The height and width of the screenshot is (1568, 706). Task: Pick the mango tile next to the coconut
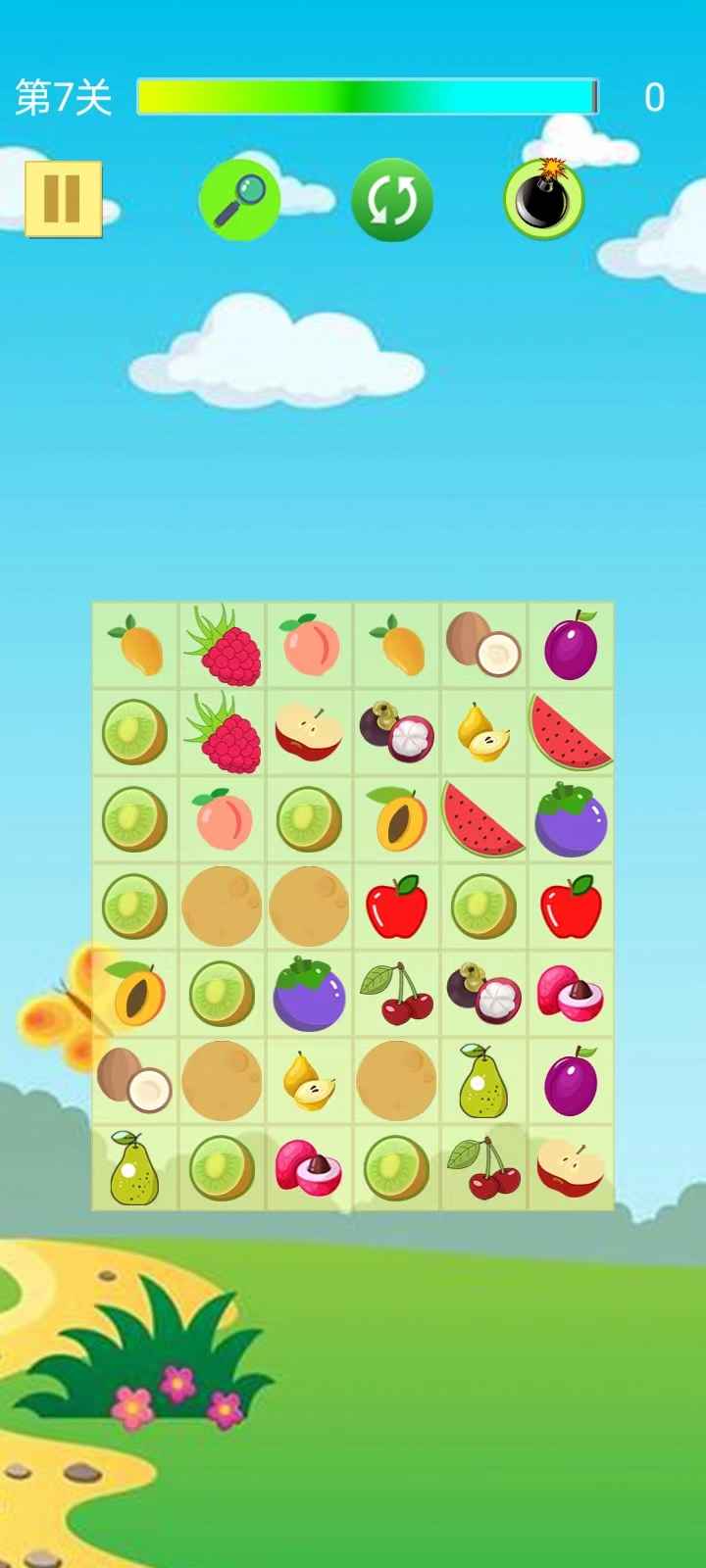[x=396, y=645]
